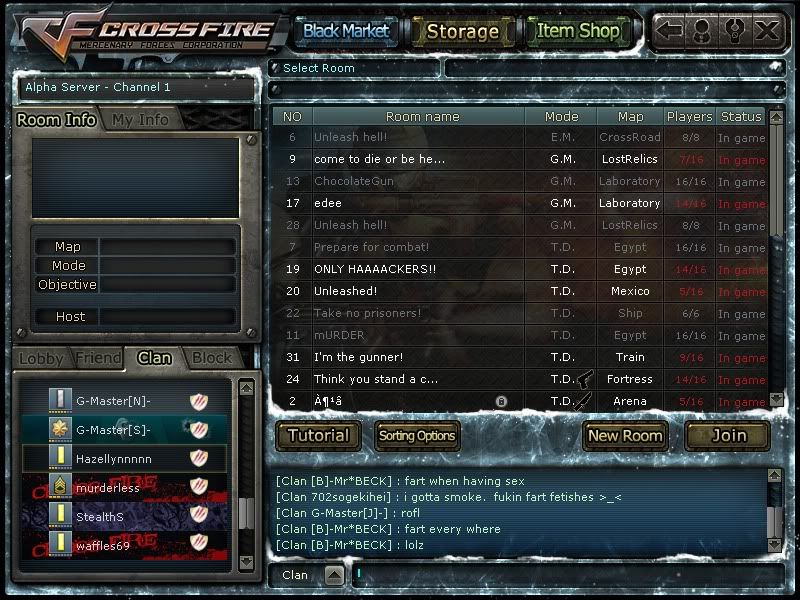Click the back arrow button
The height and width of the screenshot is (600, 800).
(669, 30)
